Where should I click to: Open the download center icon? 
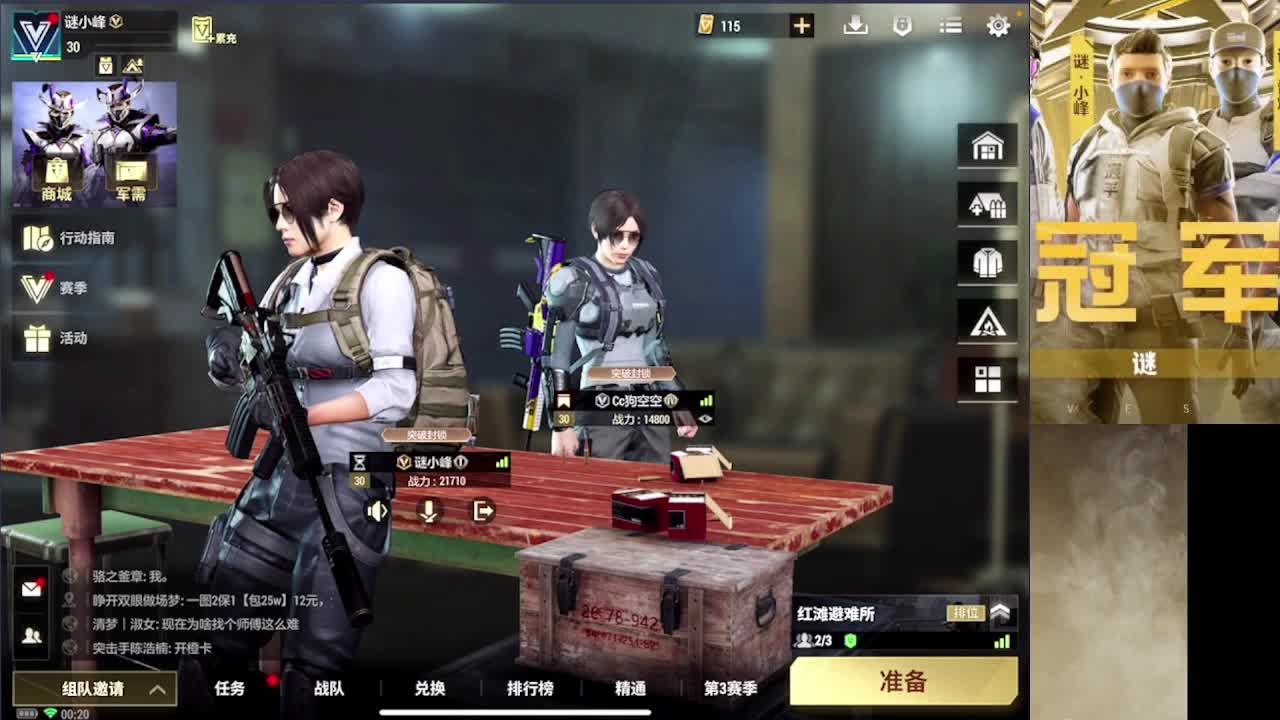[853, 25]
